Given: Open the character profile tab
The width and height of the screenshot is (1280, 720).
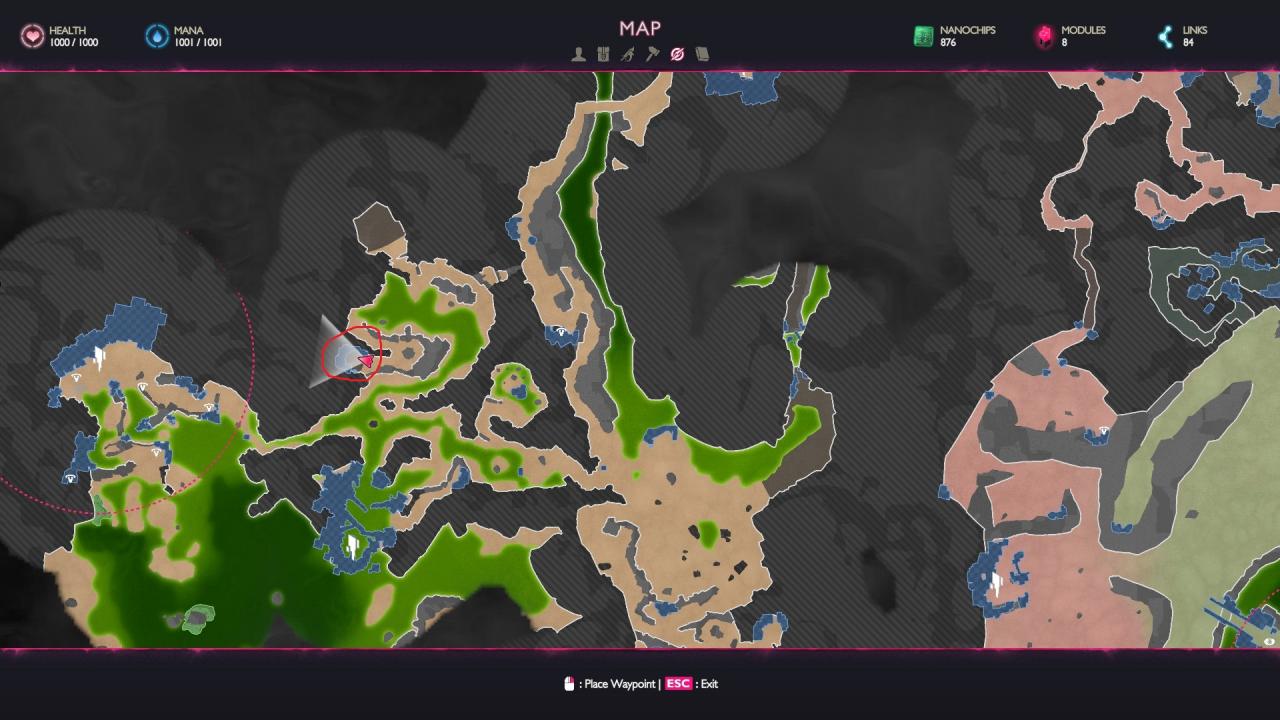Looking at the screenshot, I should coord(579,54).
